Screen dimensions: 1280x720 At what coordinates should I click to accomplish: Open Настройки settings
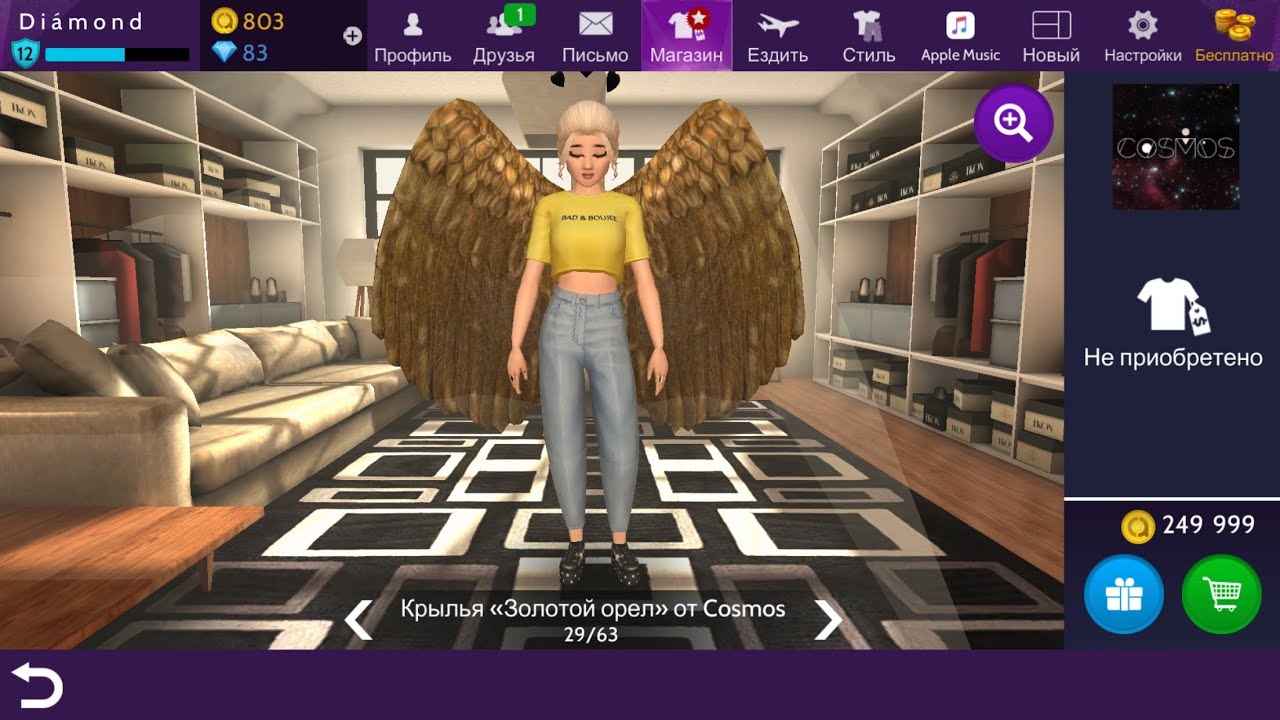pos(1142,36)
